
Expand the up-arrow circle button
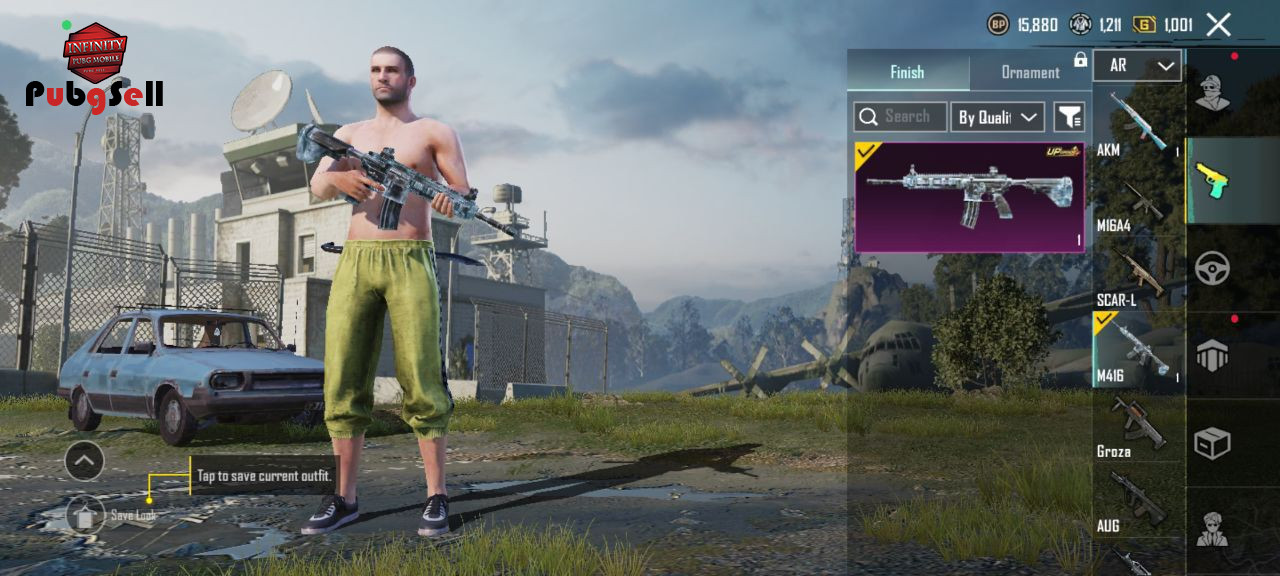tap(84, 461)
